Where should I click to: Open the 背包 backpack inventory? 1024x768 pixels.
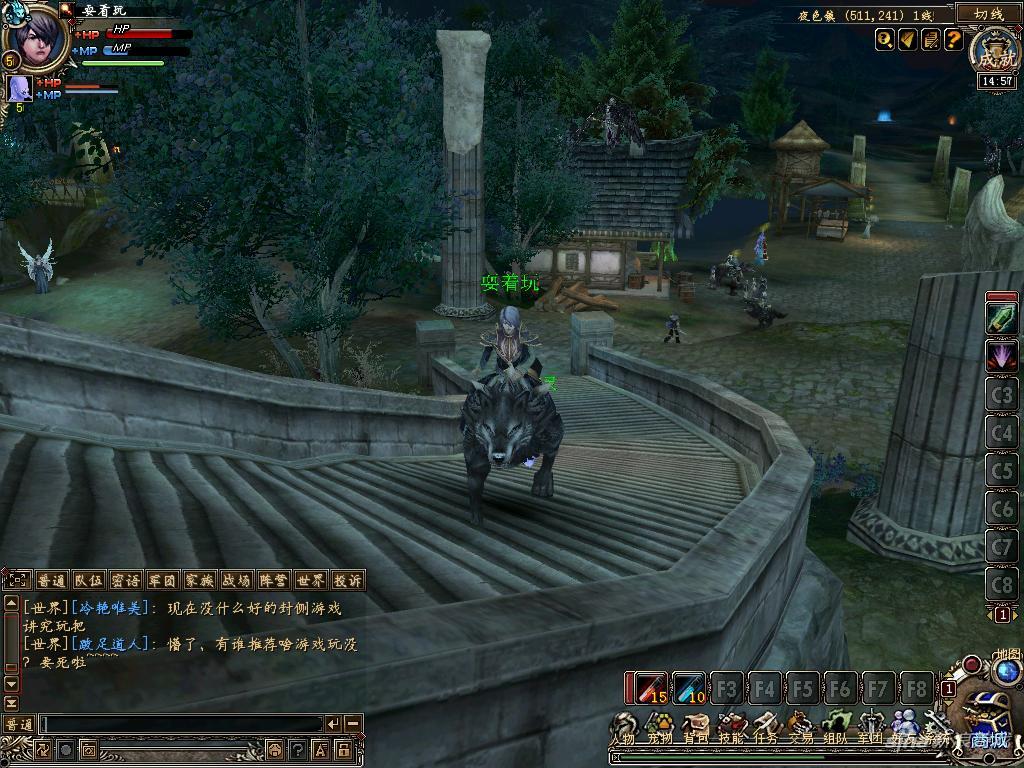click(x=695, y=728)
